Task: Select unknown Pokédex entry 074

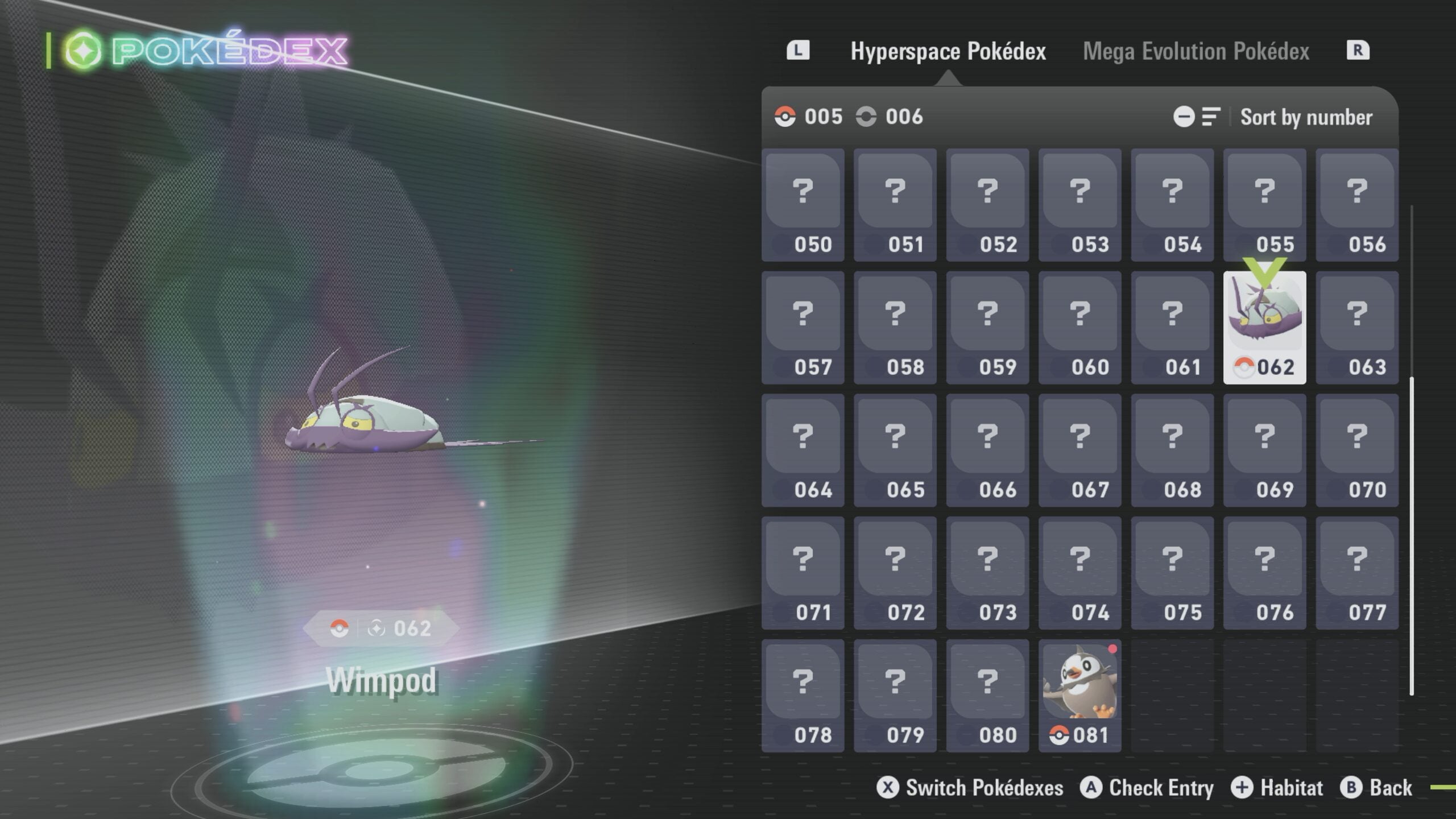Action: point(1079,573)
